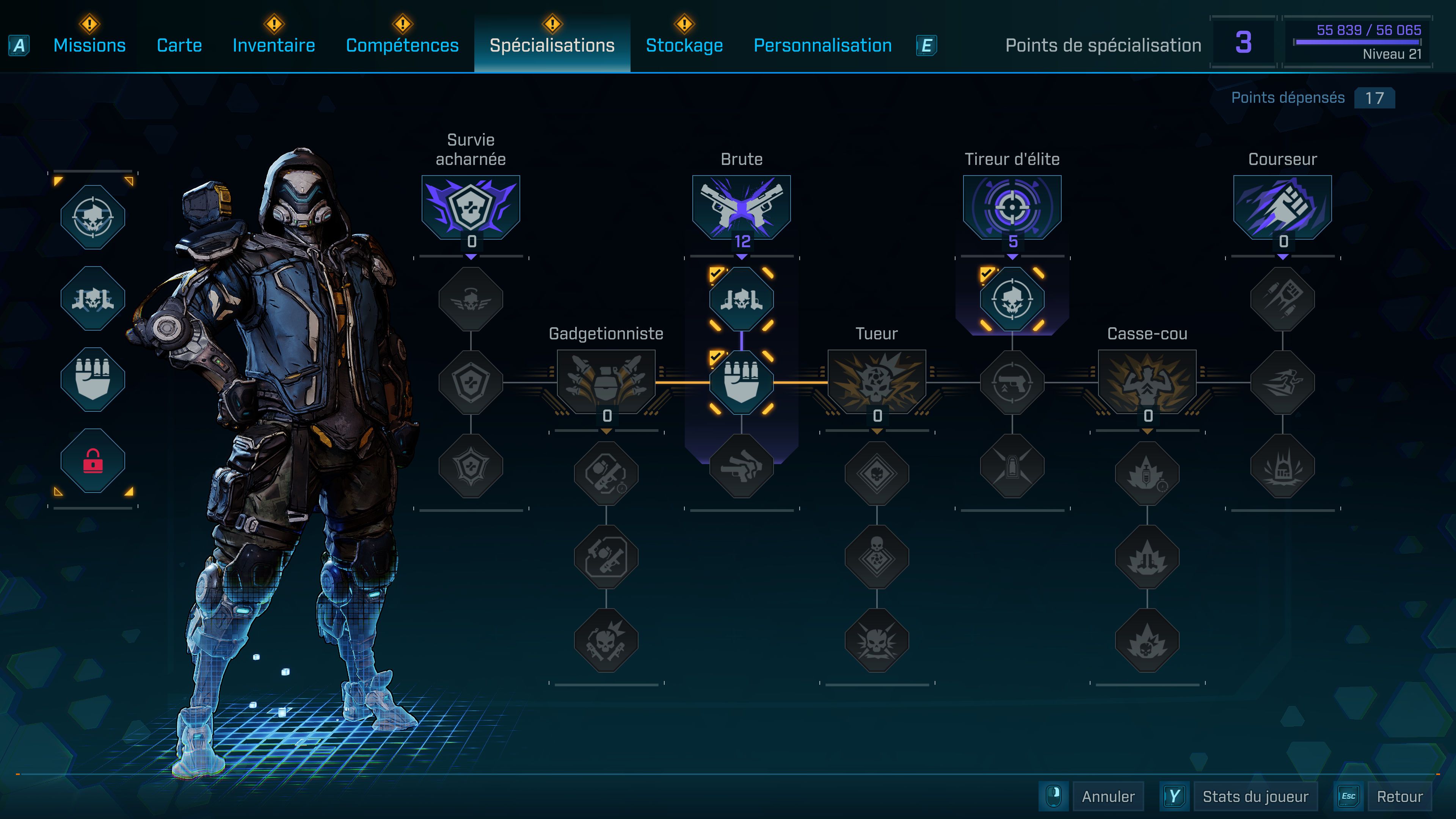Open the Personnalisation tab
Screen dimensions: 1456x819
[822, 45]
